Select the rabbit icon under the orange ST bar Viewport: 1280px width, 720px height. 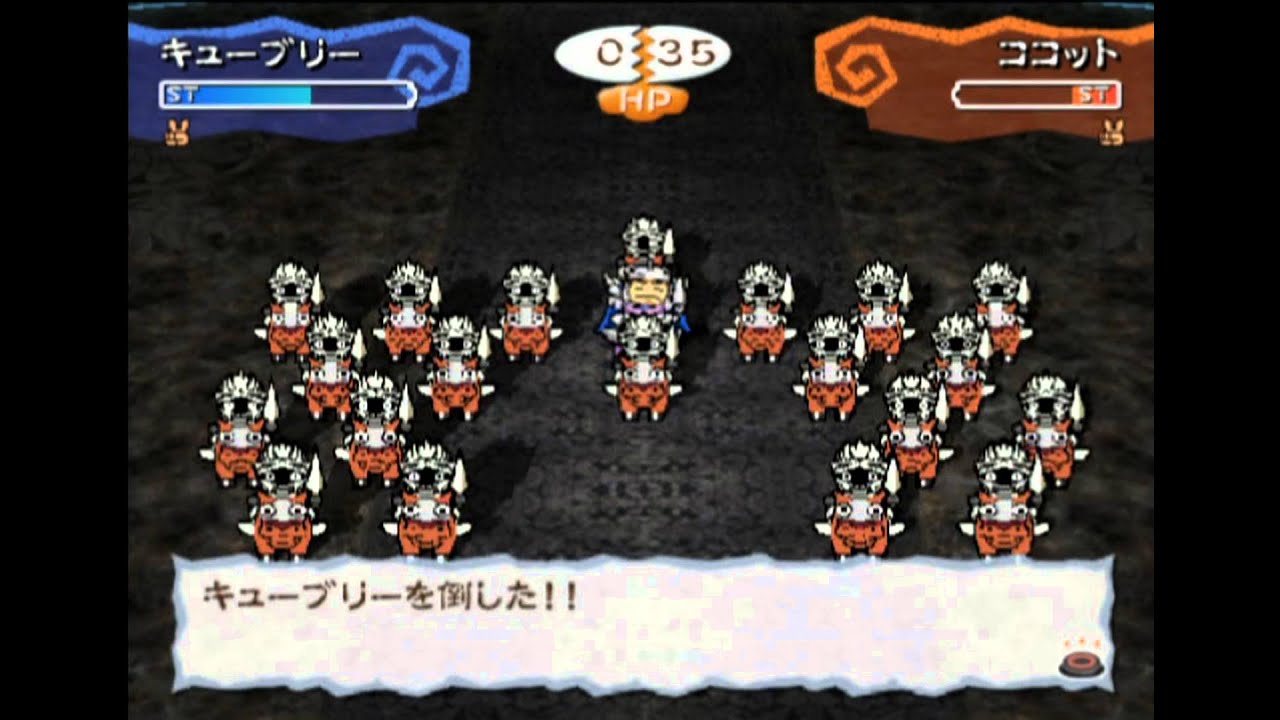coord(1113,128)
